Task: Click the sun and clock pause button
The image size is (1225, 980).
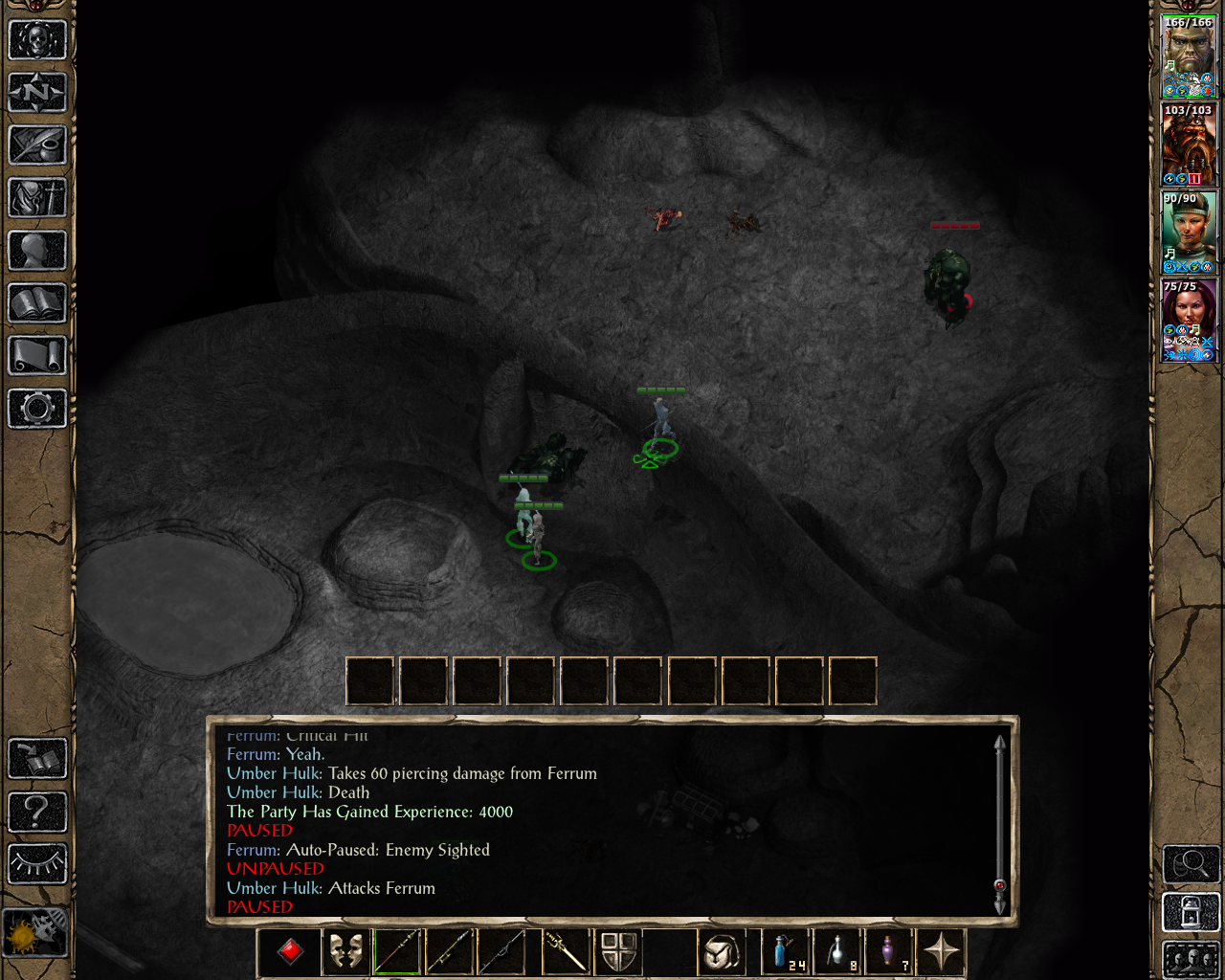Action: tap(35, 931)
